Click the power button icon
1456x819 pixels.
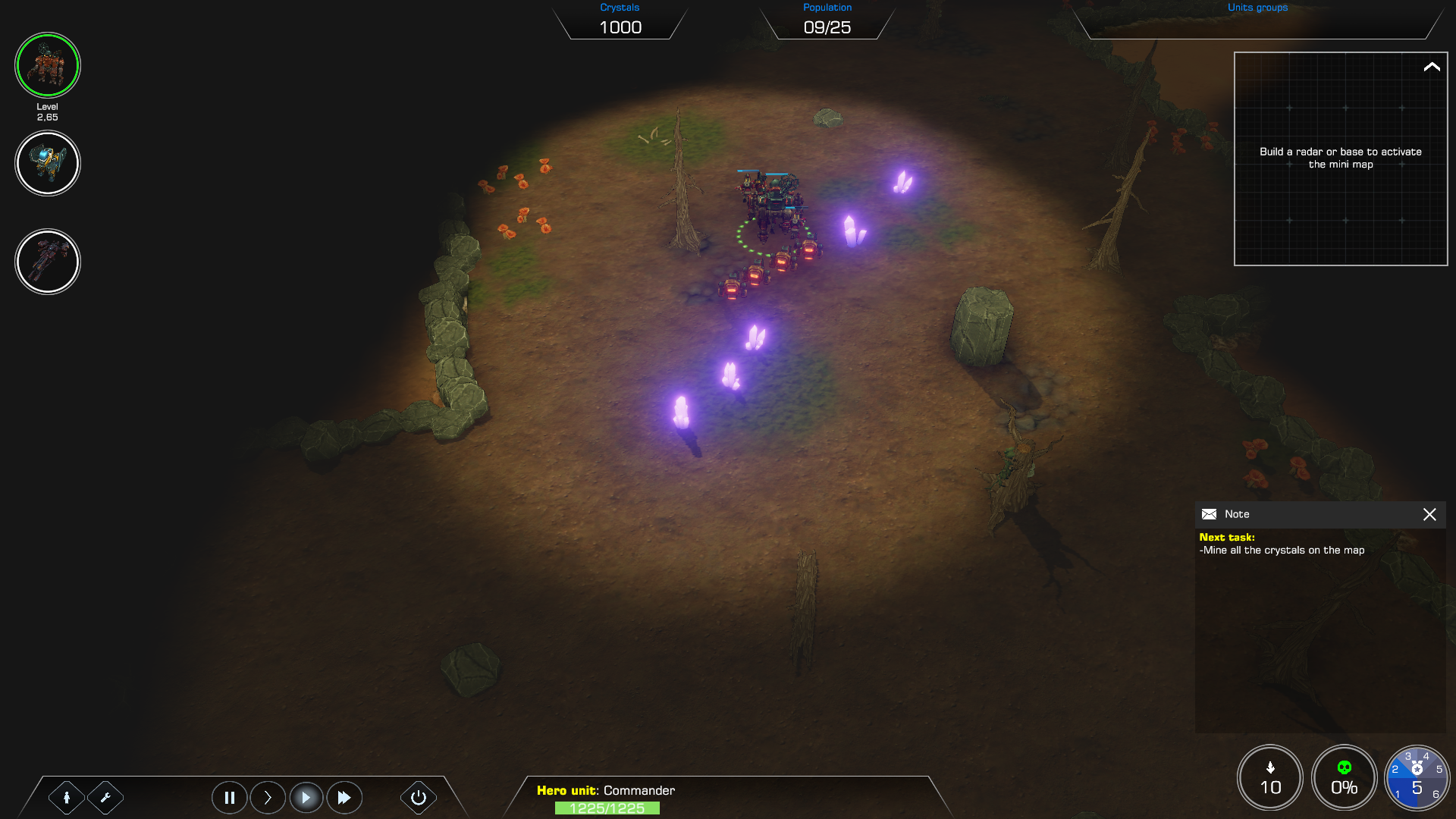pyautogui.click(x=418, y=797)
